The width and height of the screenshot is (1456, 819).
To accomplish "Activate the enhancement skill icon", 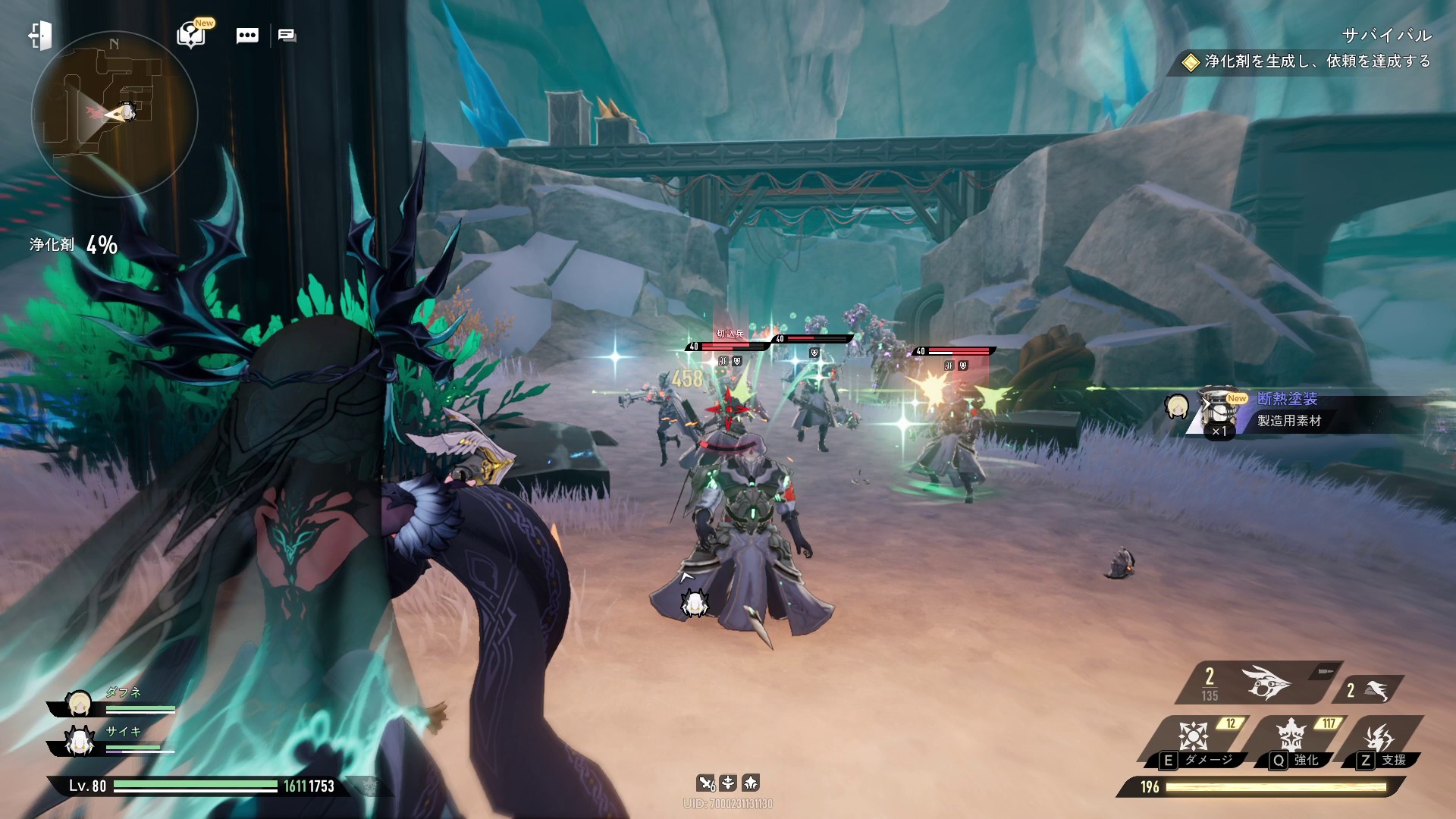I will 1291,736.
